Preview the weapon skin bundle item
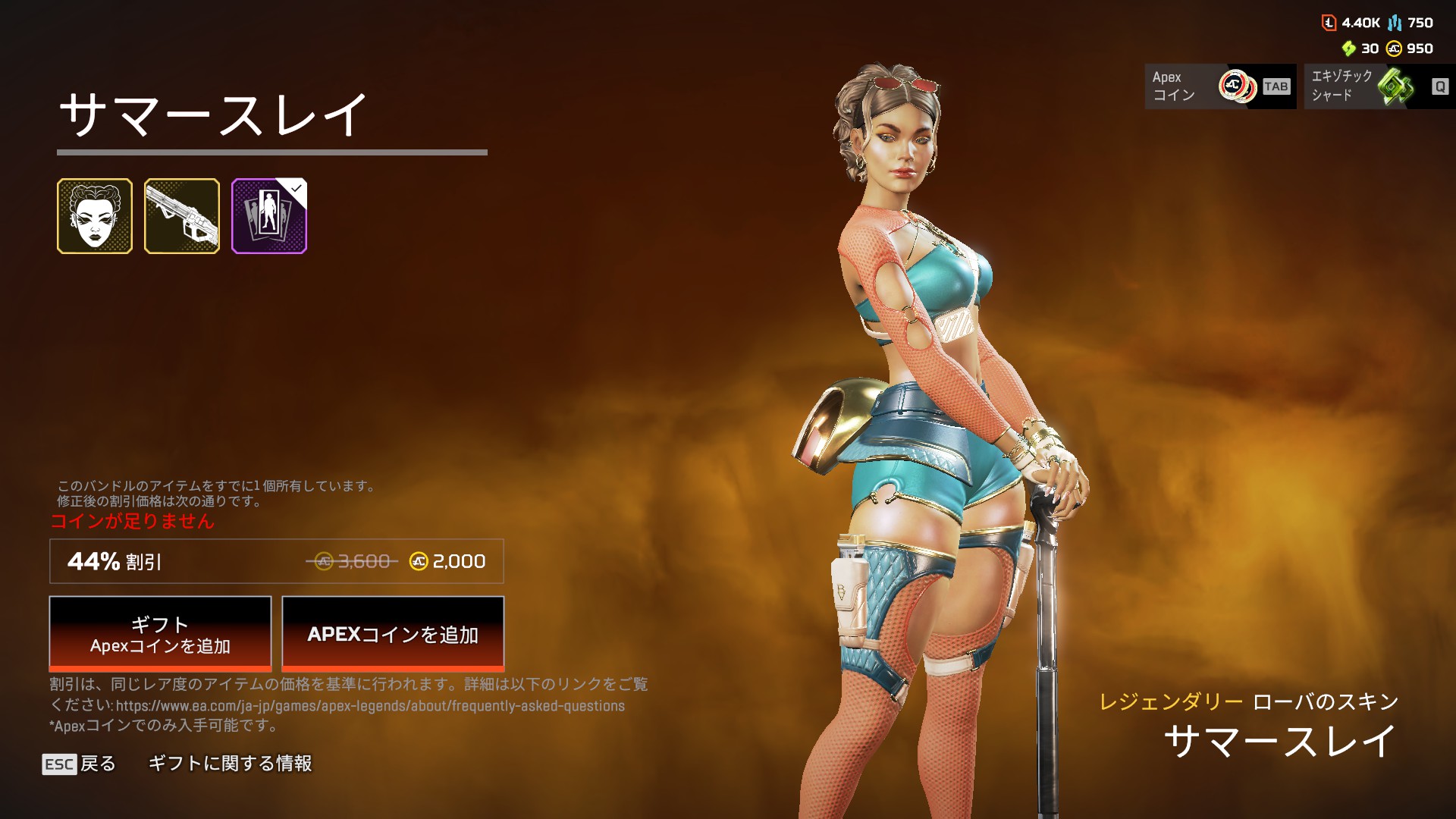Screen dimensions: 1456x819 (182, 216)
